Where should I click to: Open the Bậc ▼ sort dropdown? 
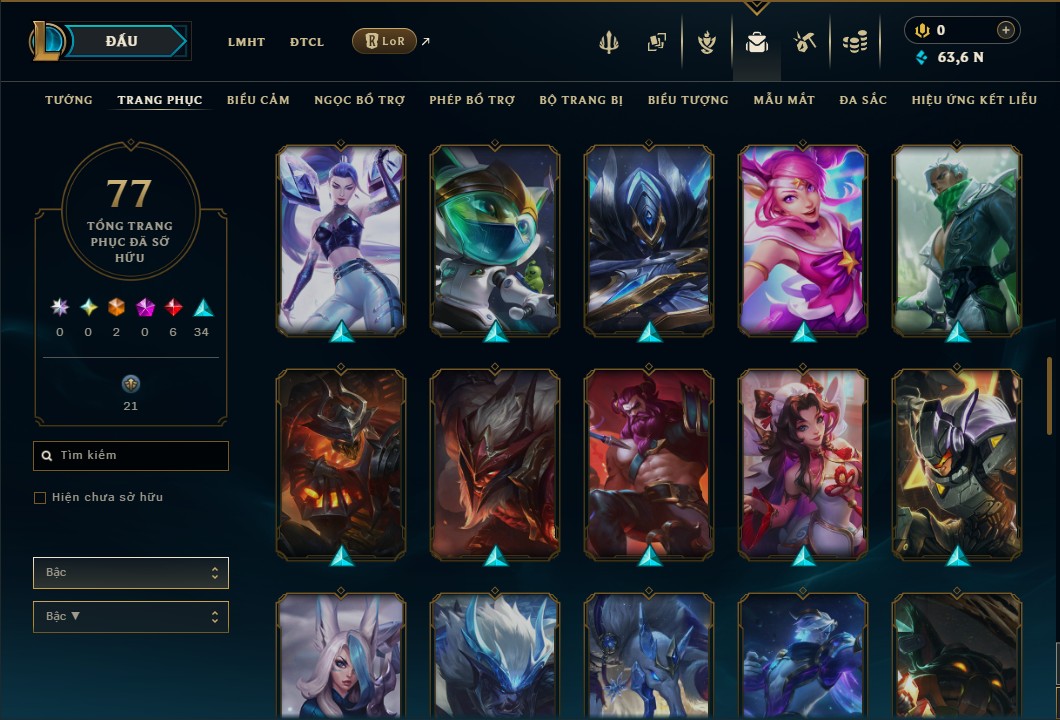point(131,617)
